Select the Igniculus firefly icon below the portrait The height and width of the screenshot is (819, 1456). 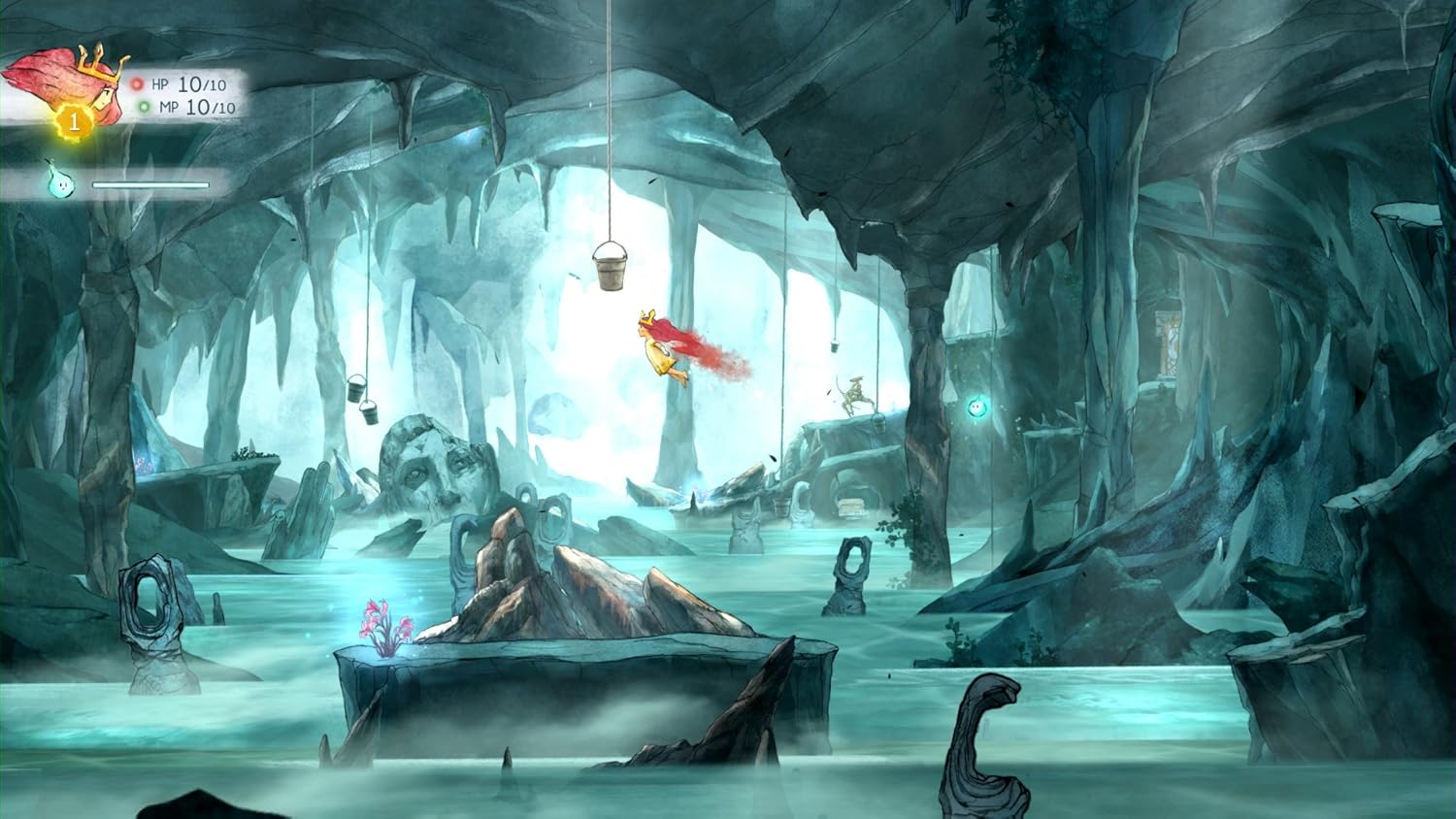[x=60, y=182]
